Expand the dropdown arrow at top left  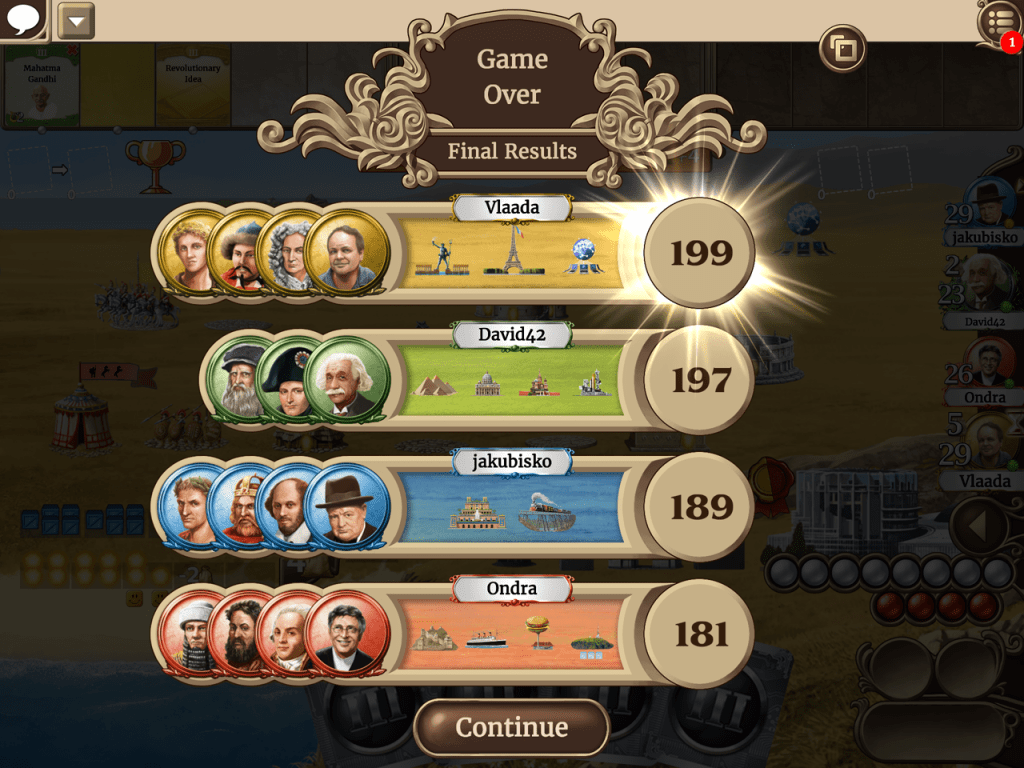point(76,20)
